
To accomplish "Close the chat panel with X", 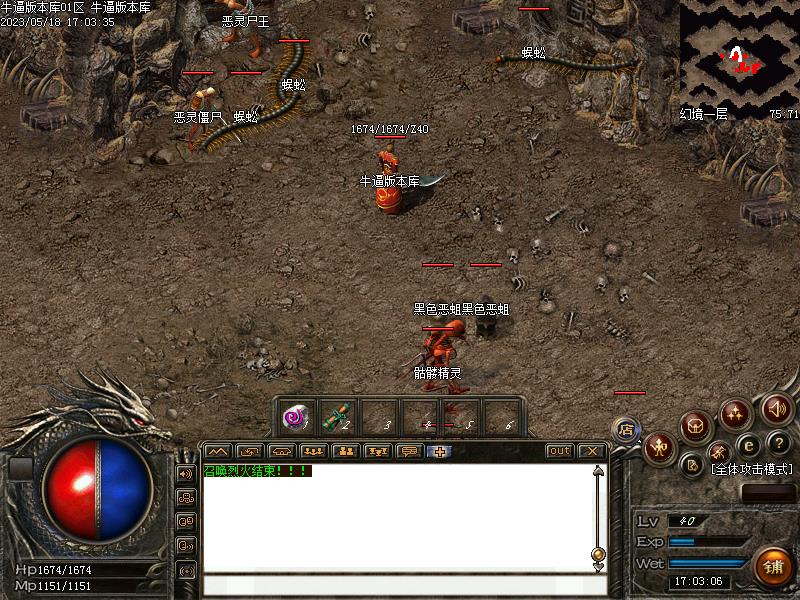I will point(592,451).
